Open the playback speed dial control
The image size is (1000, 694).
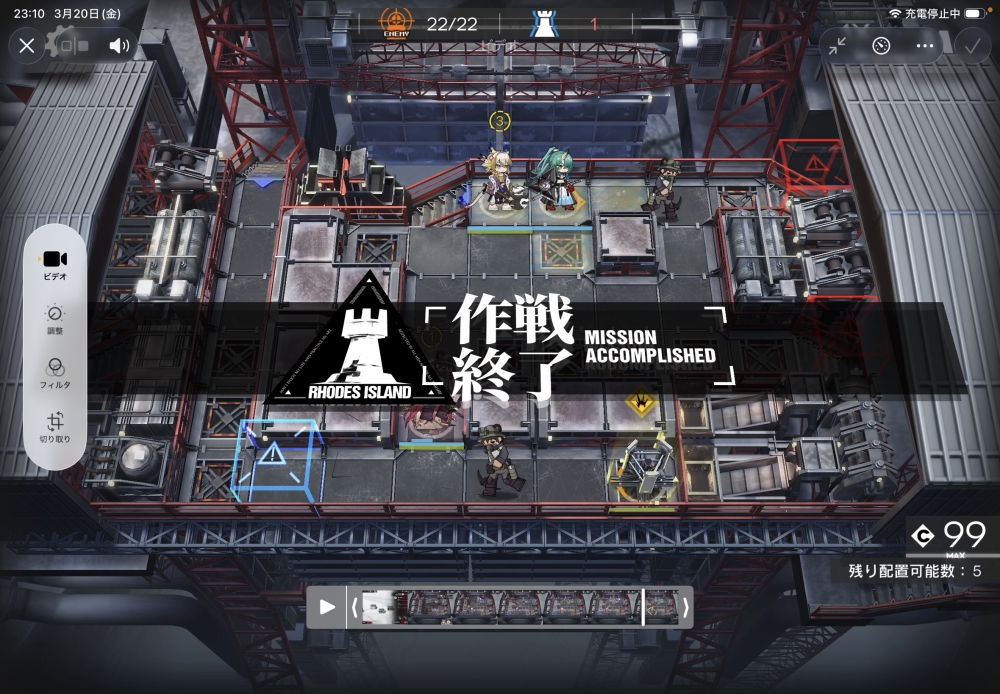click(x=881, y=45)
